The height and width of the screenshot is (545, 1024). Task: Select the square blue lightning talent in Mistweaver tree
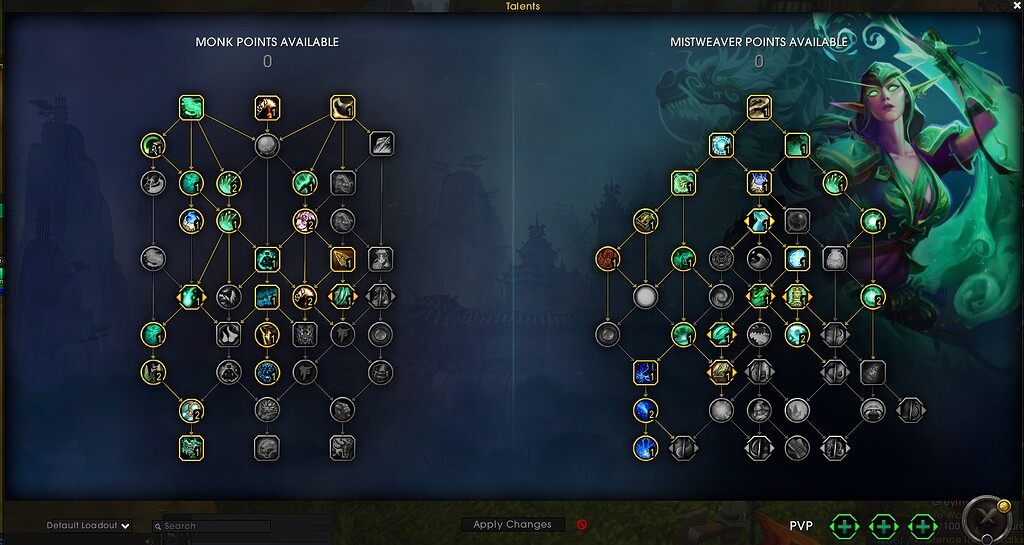[645, 373]
